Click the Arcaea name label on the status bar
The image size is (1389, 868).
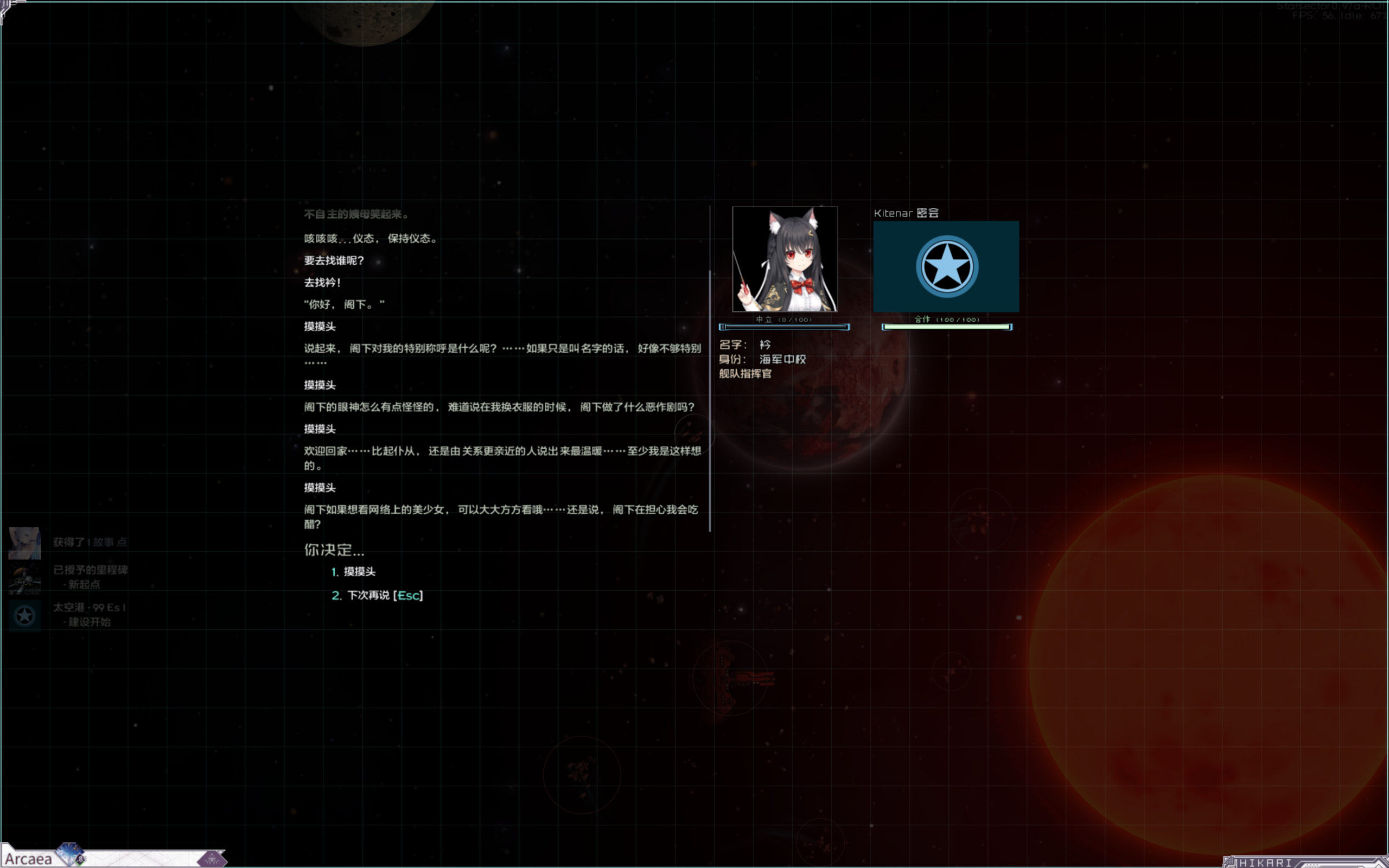pyautogui.click(x=30, y=858)
